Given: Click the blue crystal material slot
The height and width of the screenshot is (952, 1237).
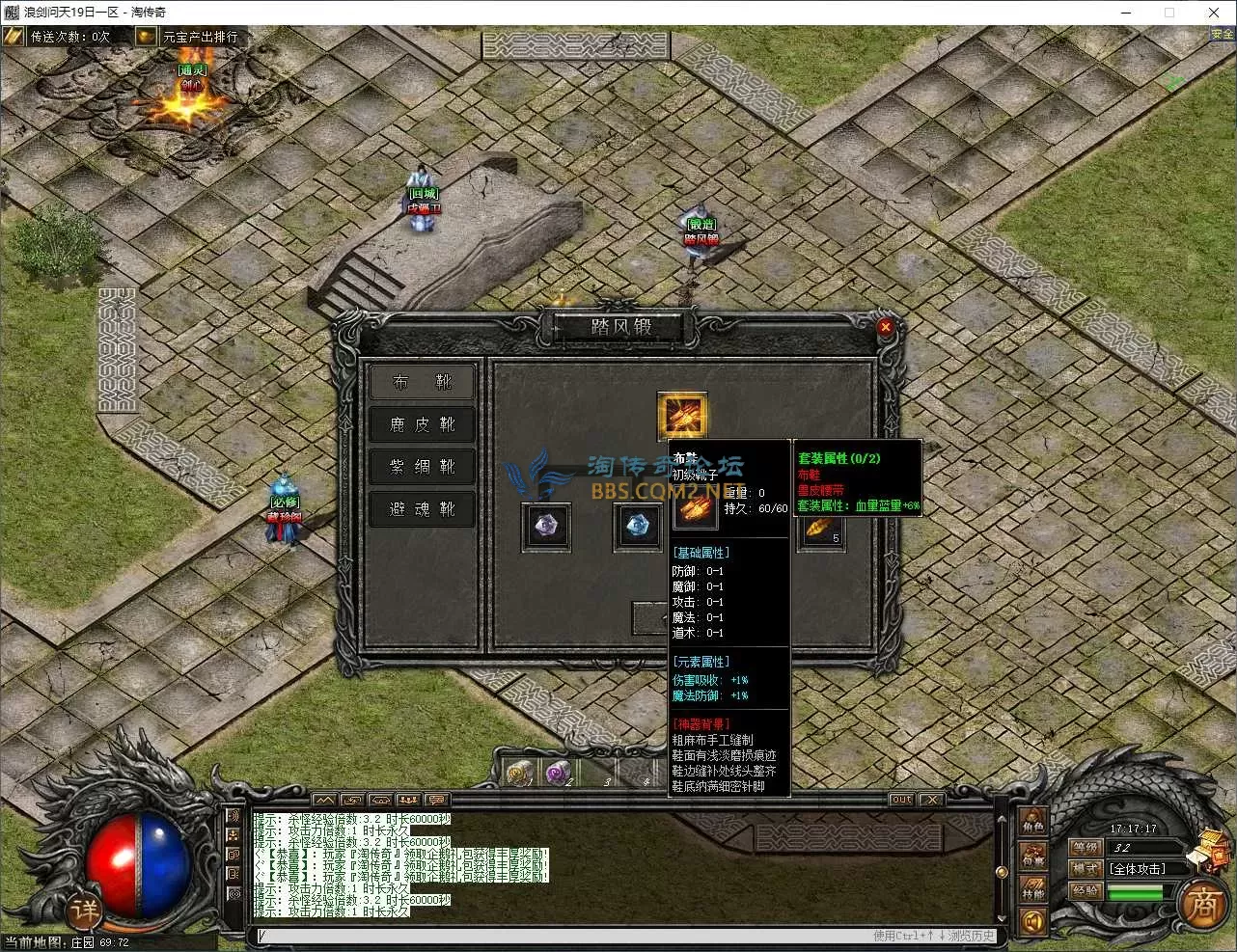Looking at the screenshot, I should (x=638, y=527).
